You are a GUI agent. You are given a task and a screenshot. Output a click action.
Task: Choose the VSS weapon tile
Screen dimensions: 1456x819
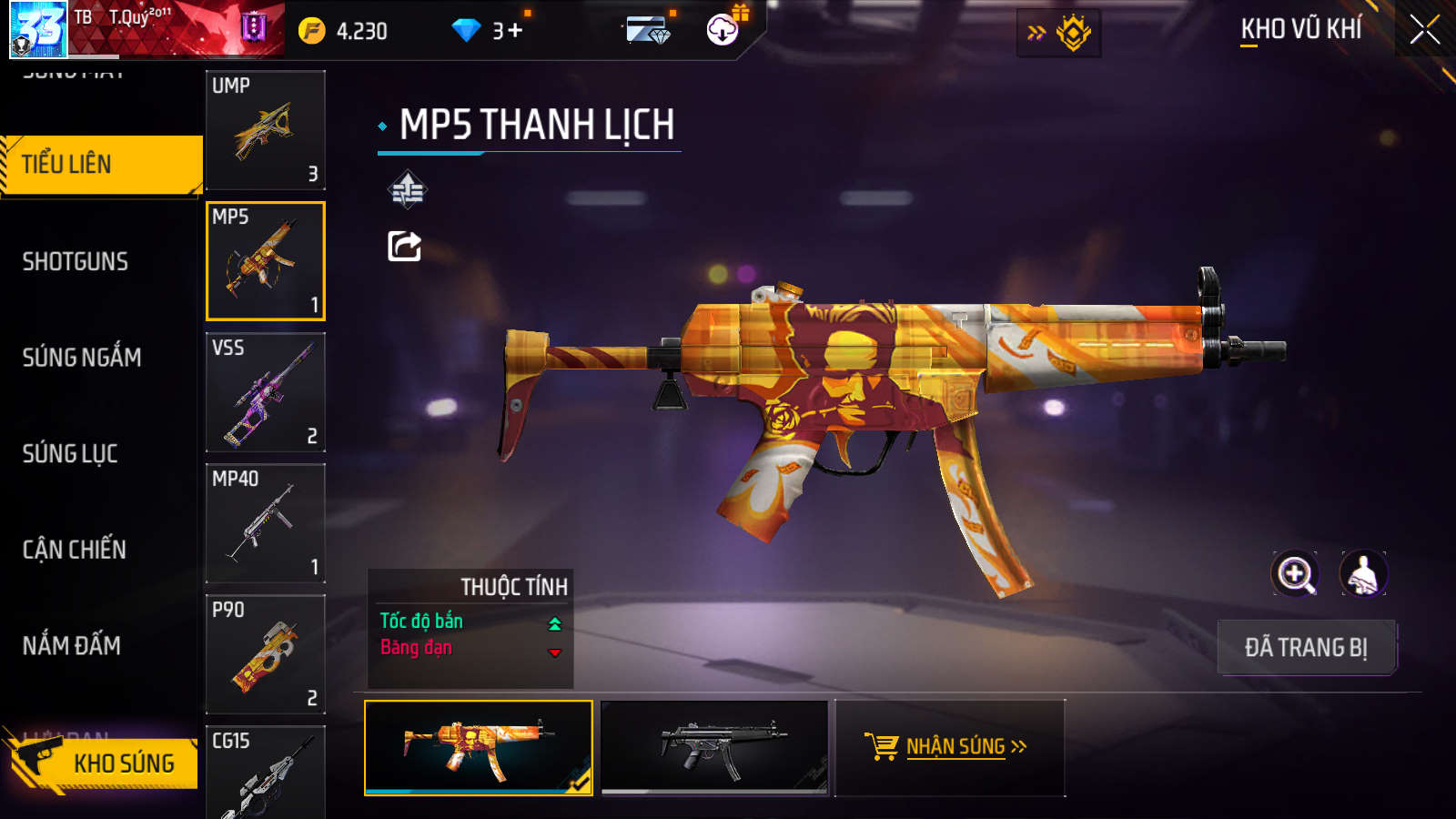[x=266, y=392]
